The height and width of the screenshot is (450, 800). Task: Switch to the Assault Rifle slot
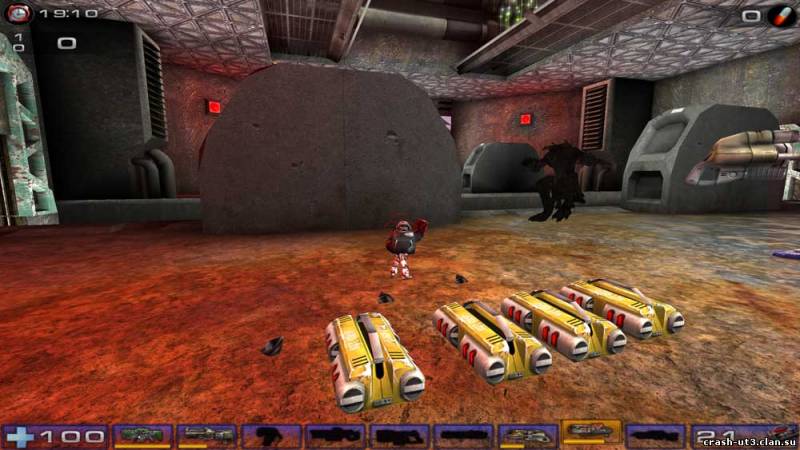click(206, 435)
